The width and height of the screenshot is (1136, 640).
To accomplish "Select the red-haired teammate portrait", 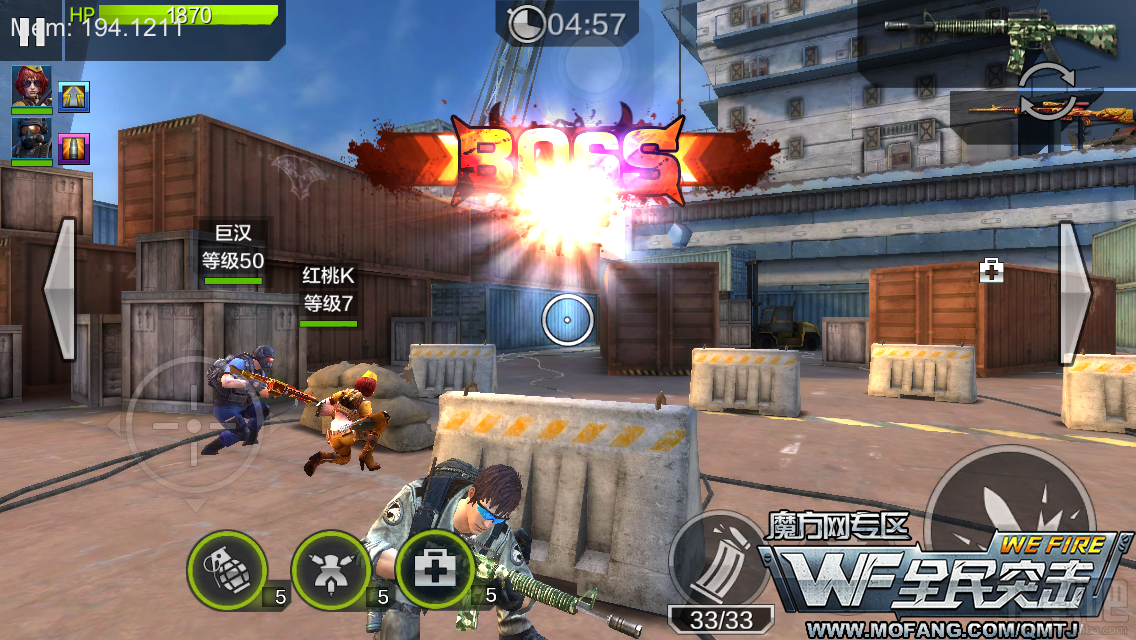I will point(31,87).
